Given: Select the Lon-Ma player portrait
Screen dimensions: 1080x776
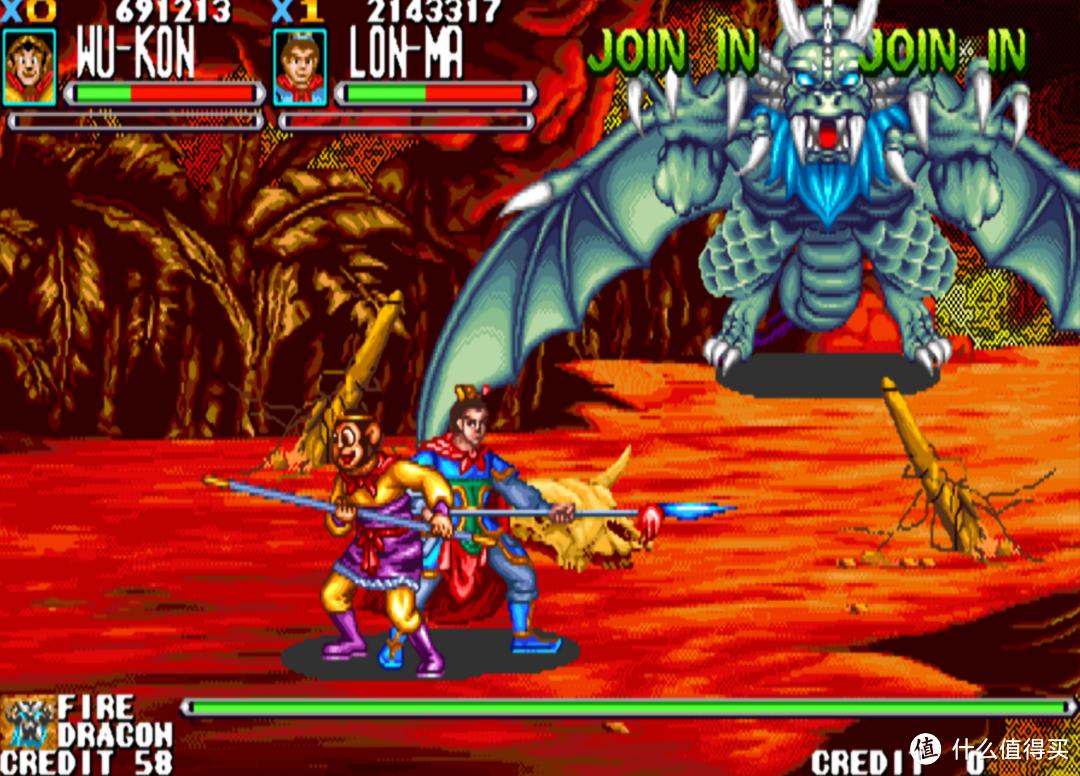Looking at the screenshot, I should point(299,66).
